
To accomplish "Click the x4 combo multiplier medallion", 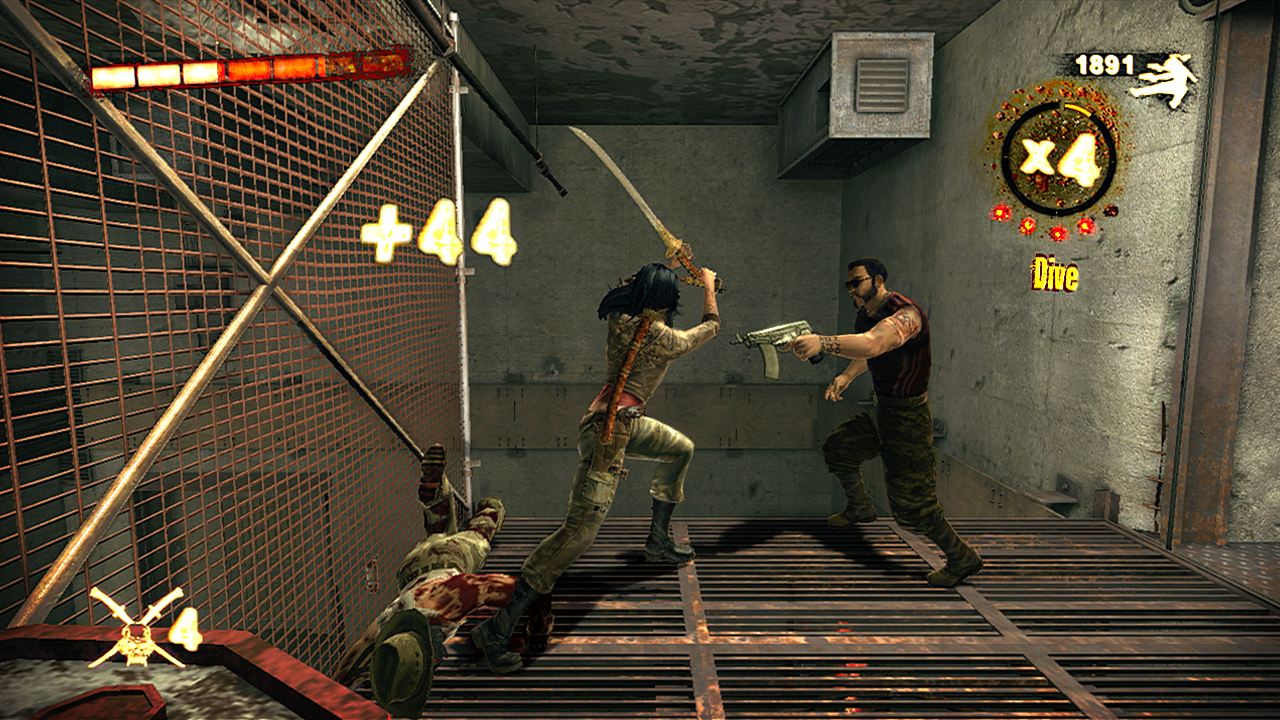I will [x=1058, y=160].
